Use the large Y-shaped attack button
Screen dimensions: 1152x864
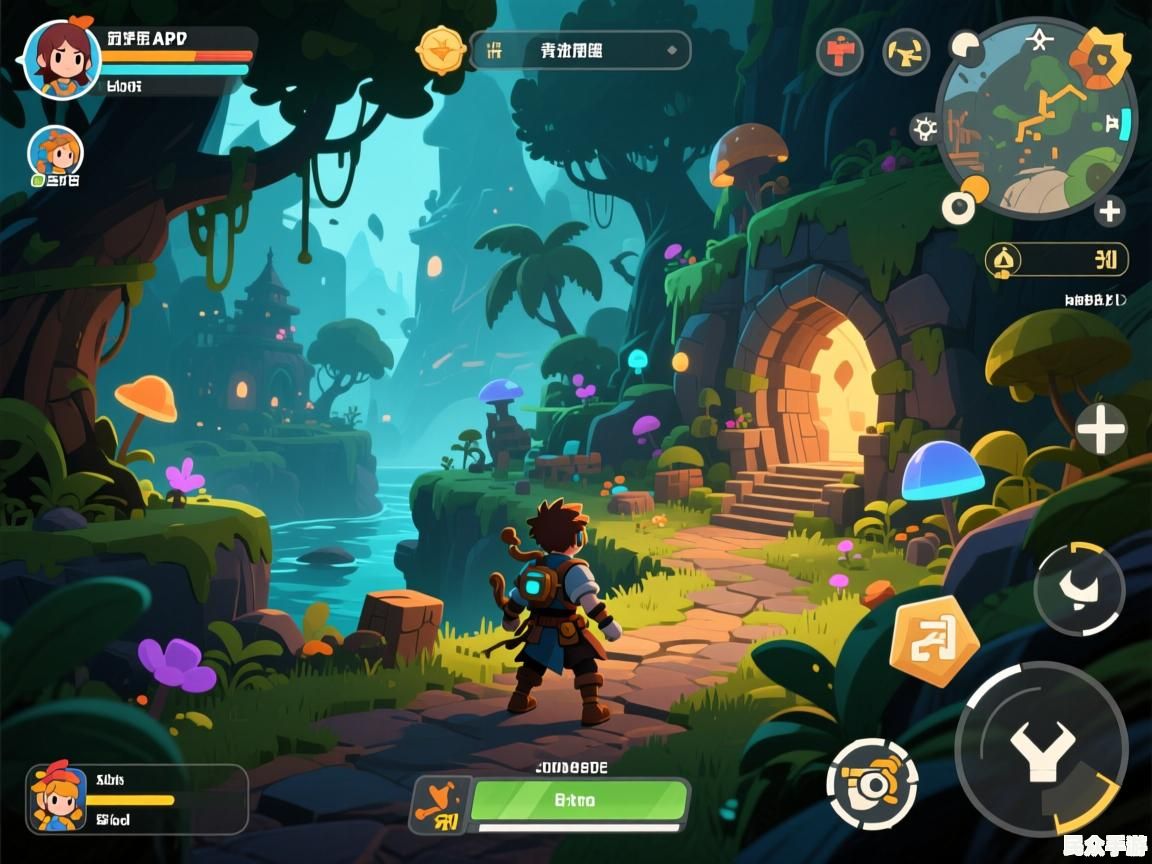pos(1041,749)
